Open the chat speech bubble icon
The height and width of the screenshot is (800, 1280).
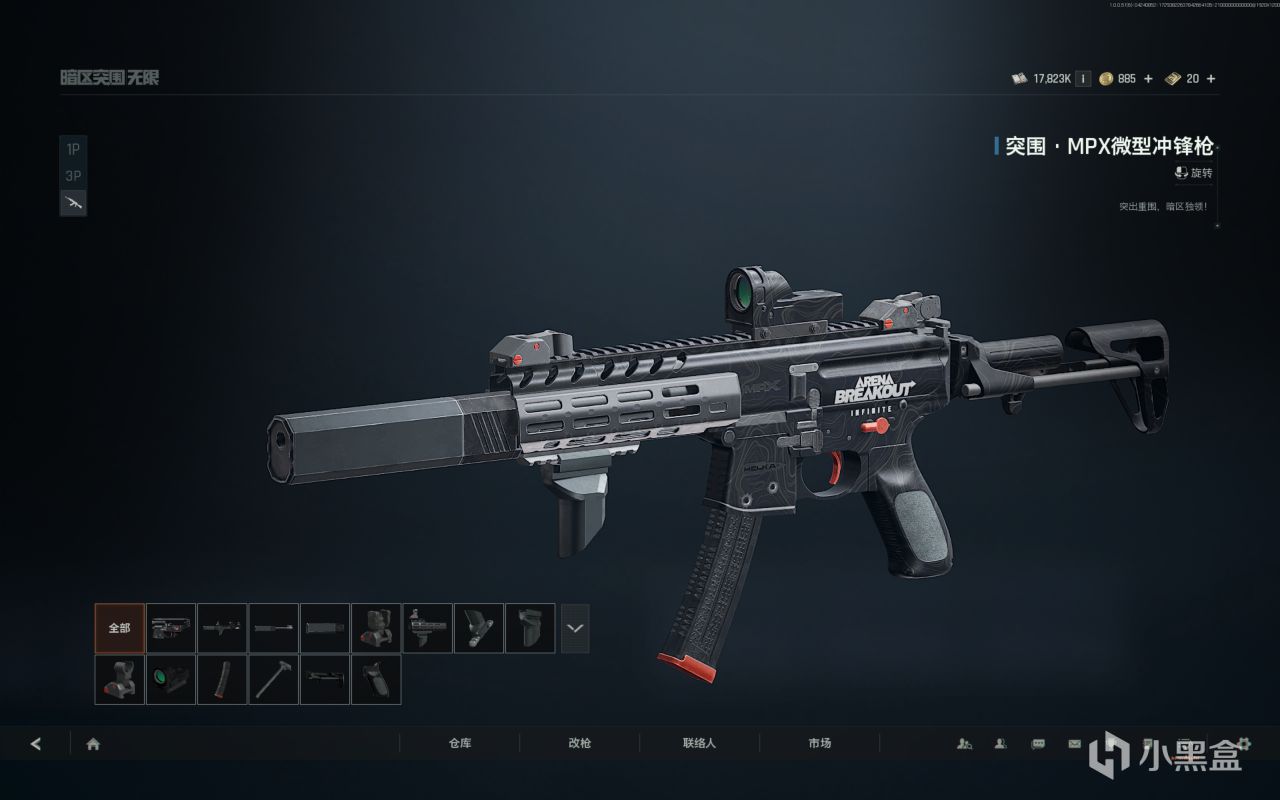(x=1038, y=744)
